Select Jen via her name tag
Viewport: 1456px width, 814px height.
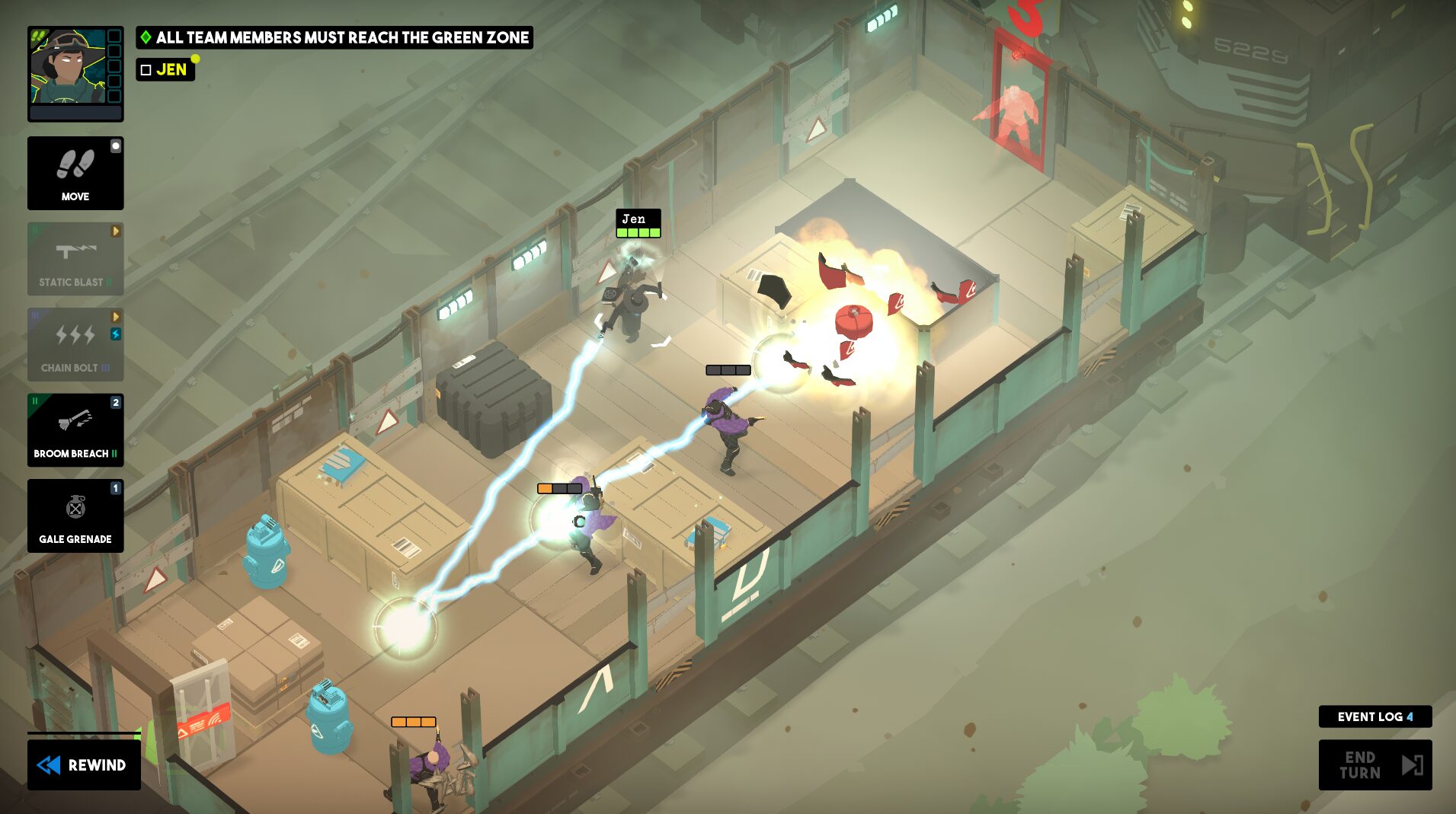(638, 223)
